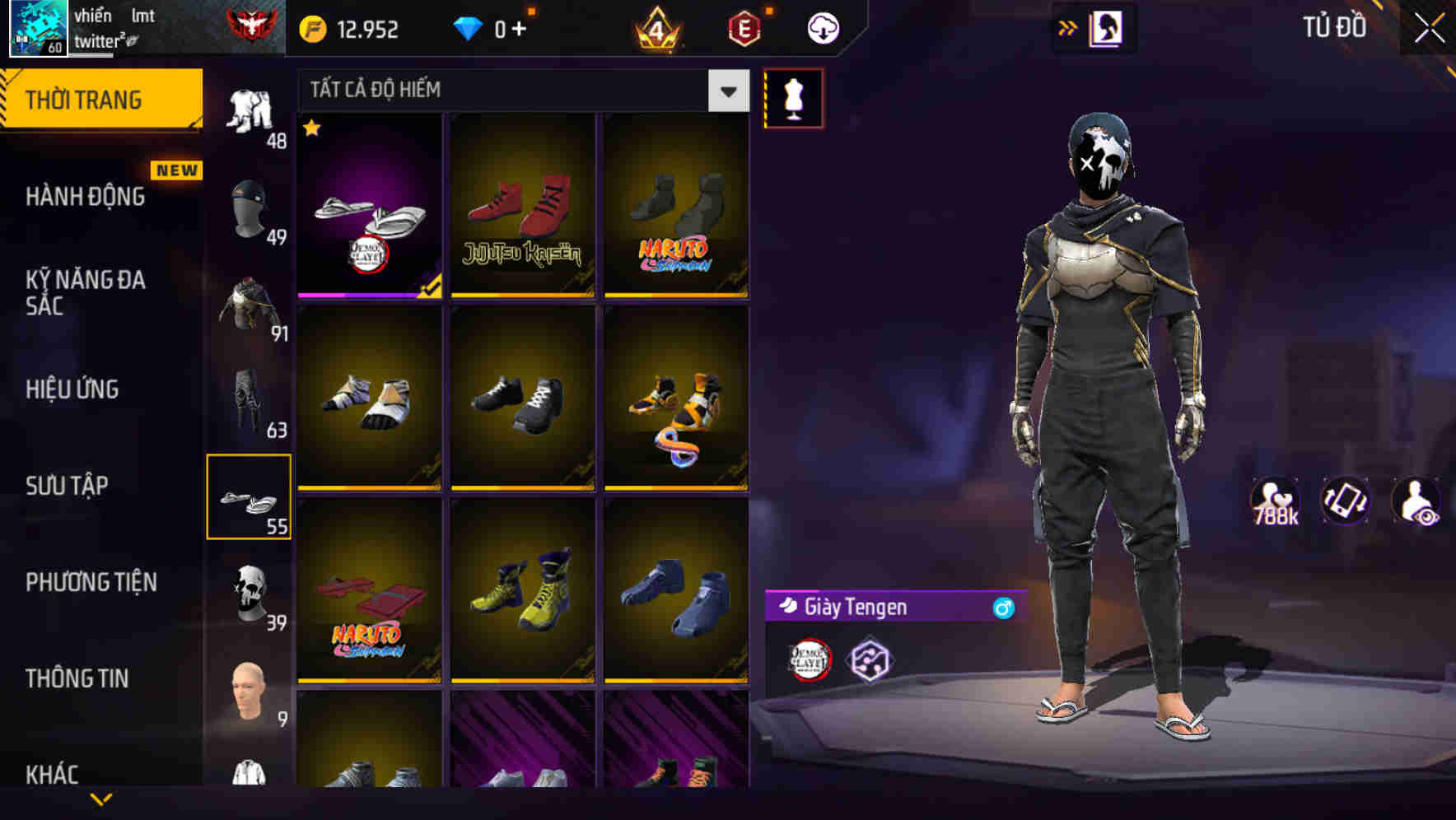Open the diamond currency icon in the top bar
This screenshot has height=820, width=1456.
coord(469,26)
